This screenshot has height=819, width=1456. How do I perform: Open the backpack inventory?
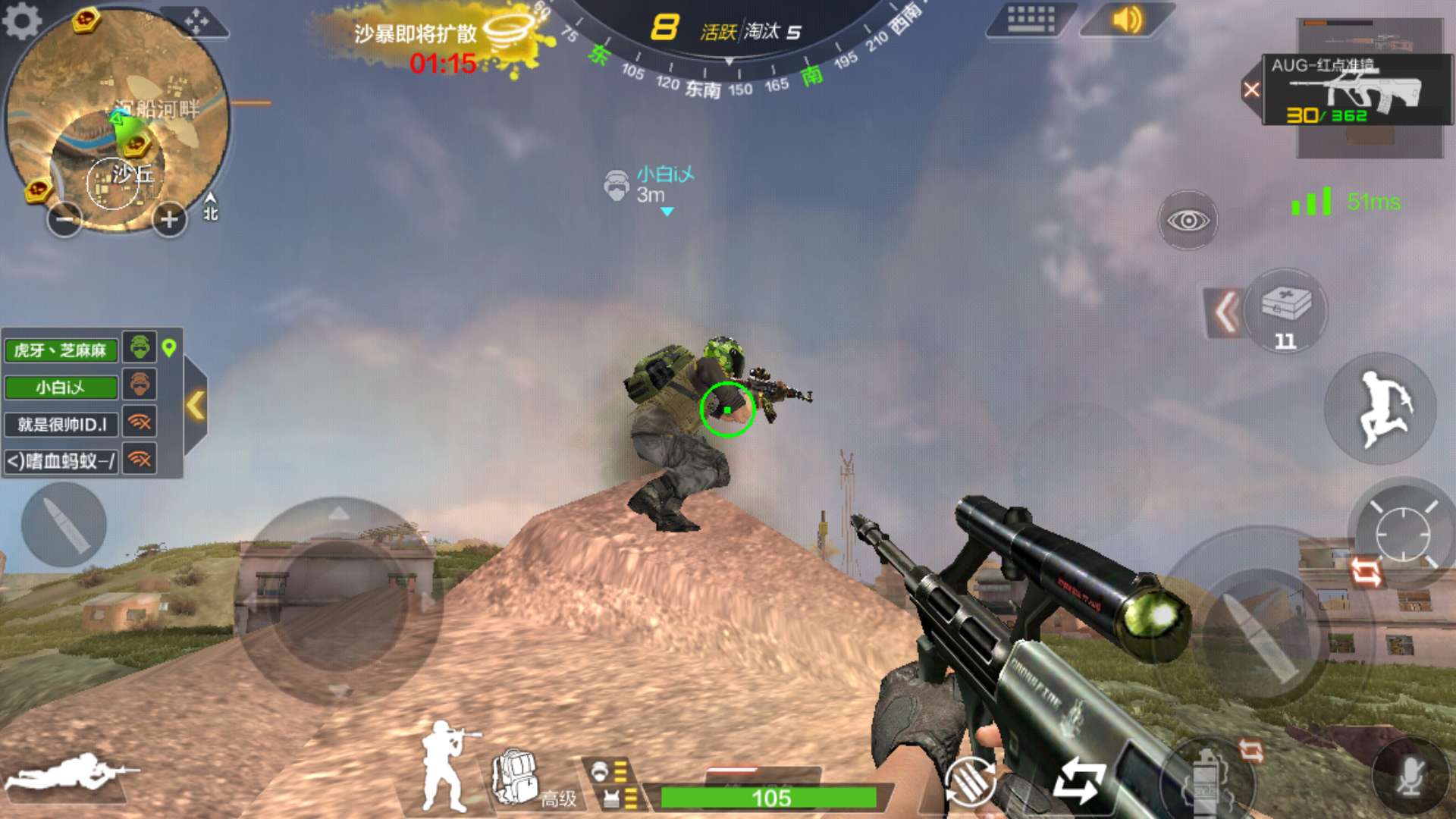[x=516, y=777]
